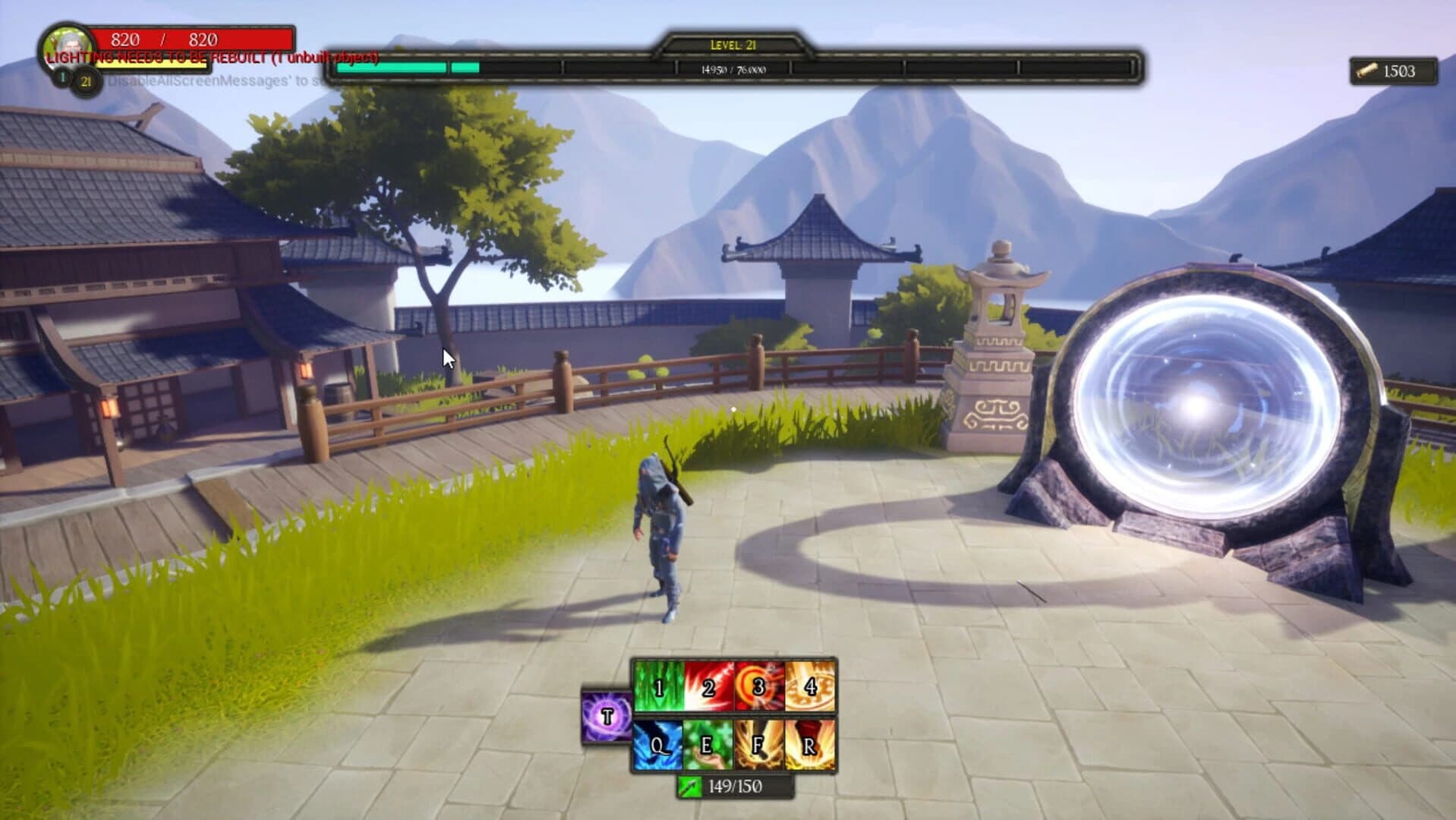Viewport: 1456px width, 820px height.
Task: Cast the fiery orb ability in slot 3
Action: pos(758,686)
